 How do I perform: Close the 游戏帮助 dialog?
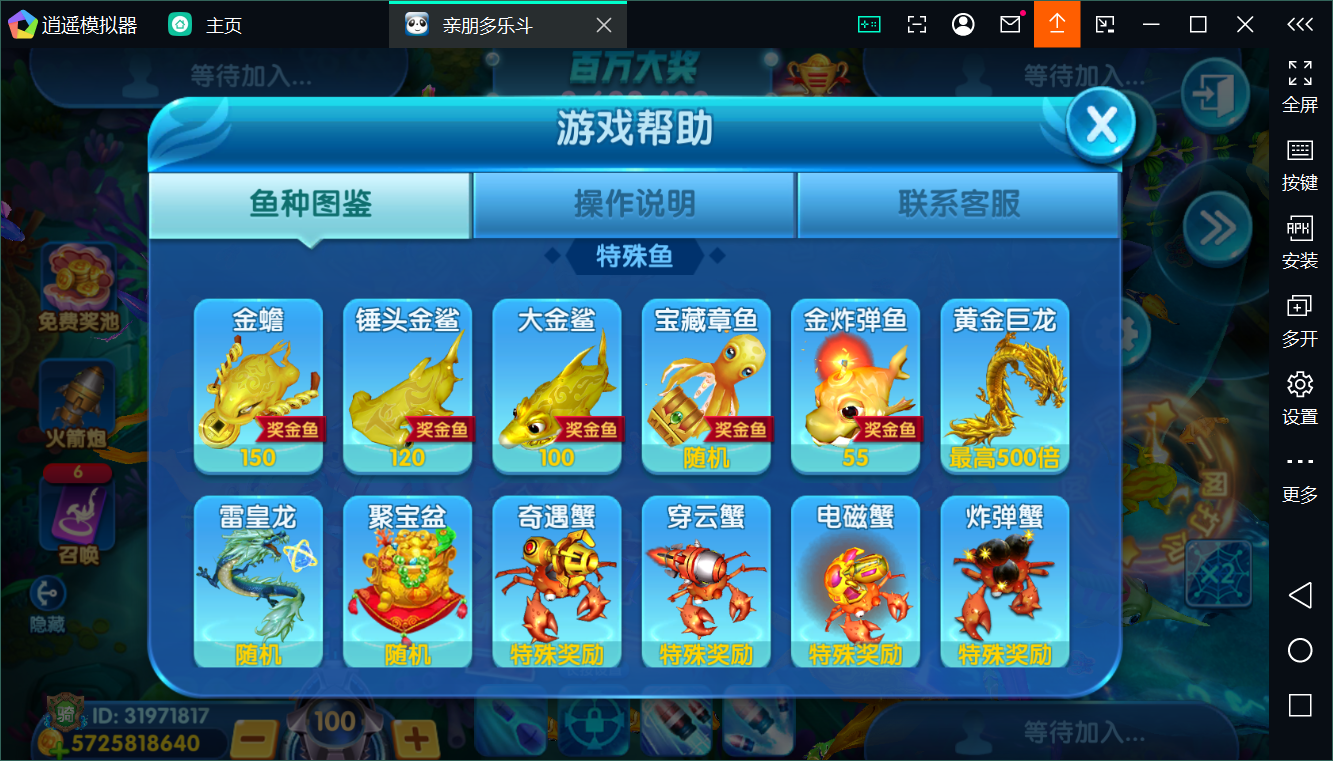click(x=1098, y=123)
